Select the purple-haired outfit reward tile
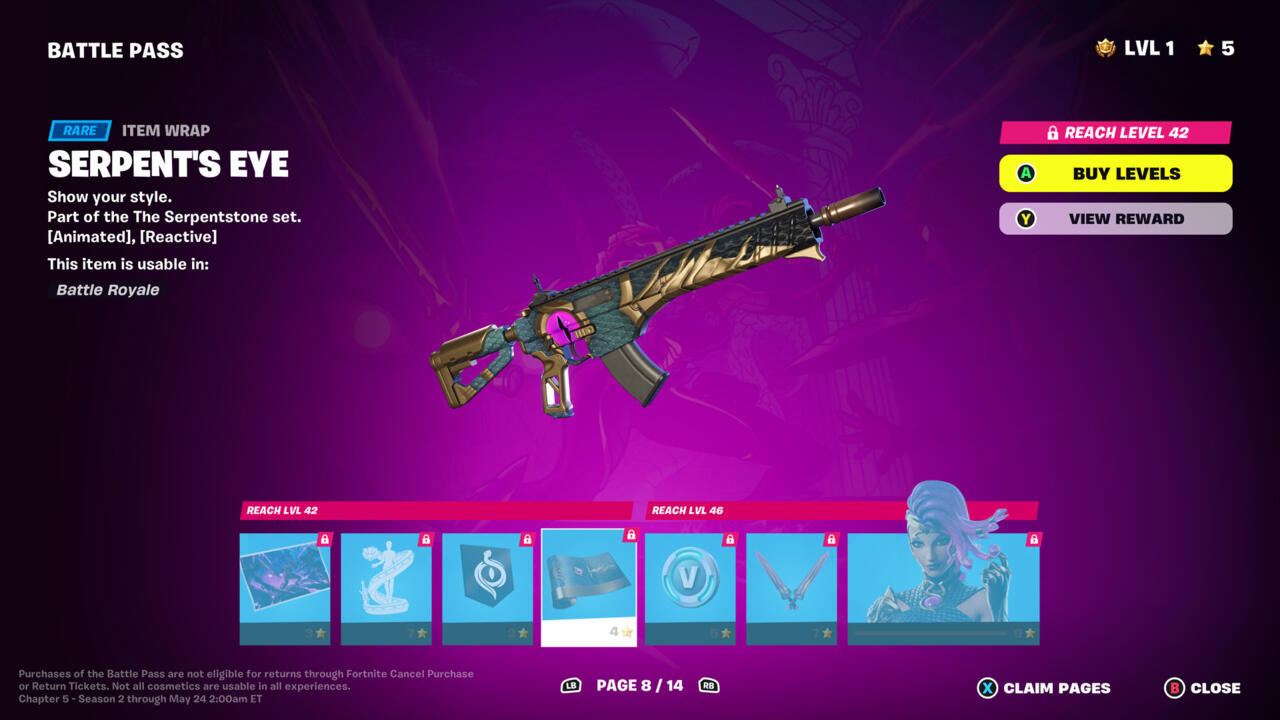The width and height of the screenshot is (1280, 720). coord(943,588)
